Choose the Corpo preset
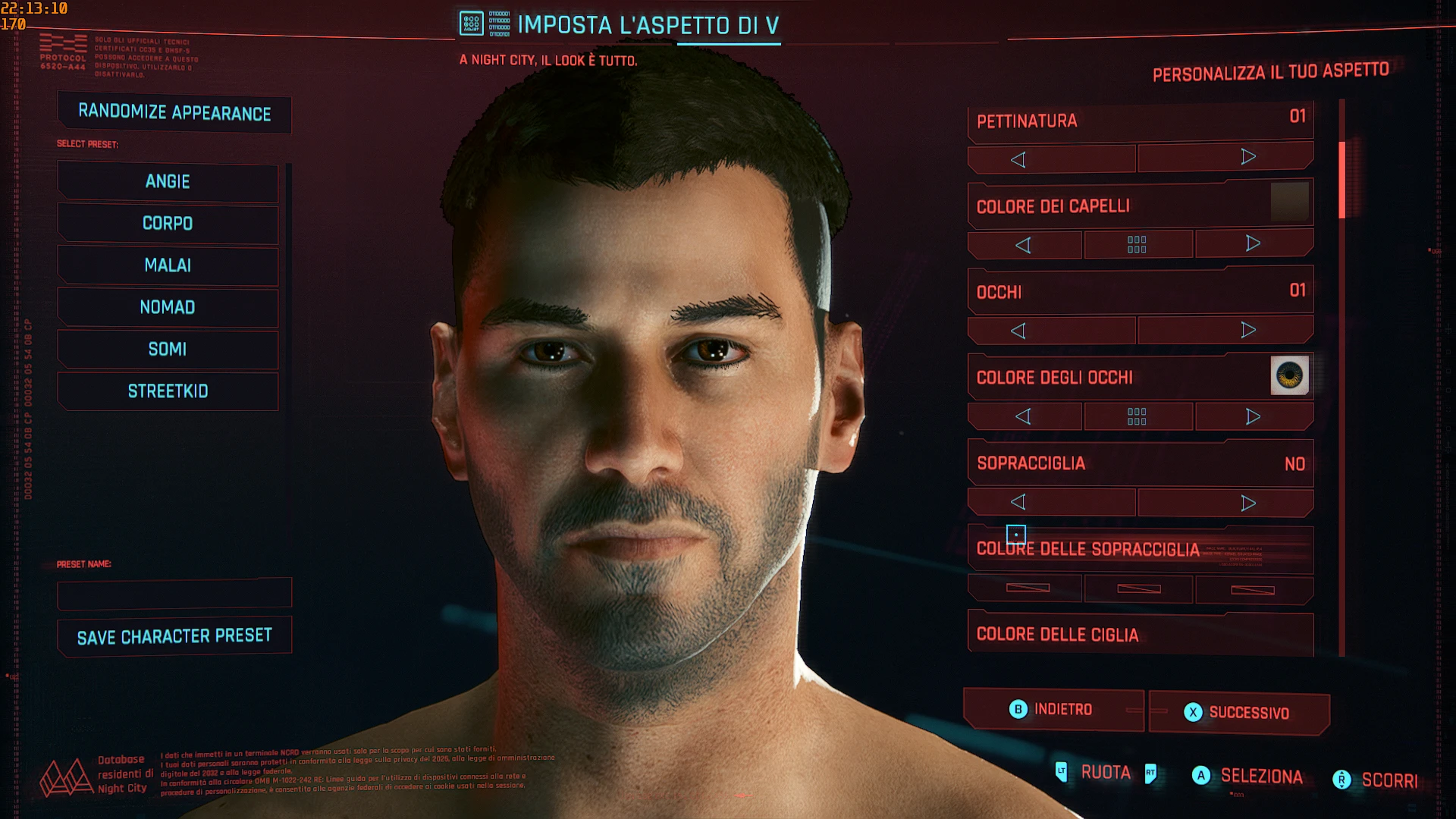This screenshot has width=1456, height=819. coord(168,224)
